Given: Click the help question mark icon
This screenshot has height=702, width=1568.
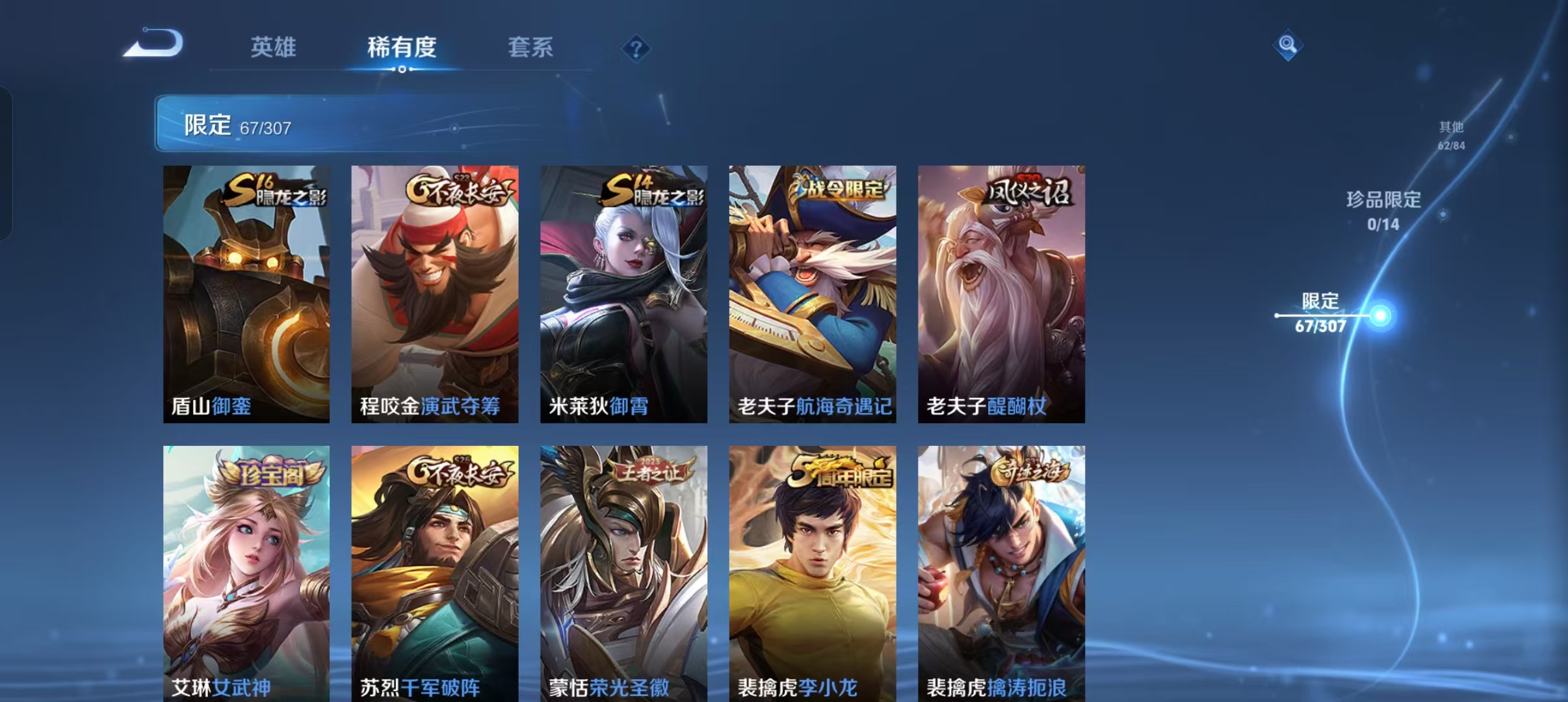Looking at the screenshot, I should point(636,49).
